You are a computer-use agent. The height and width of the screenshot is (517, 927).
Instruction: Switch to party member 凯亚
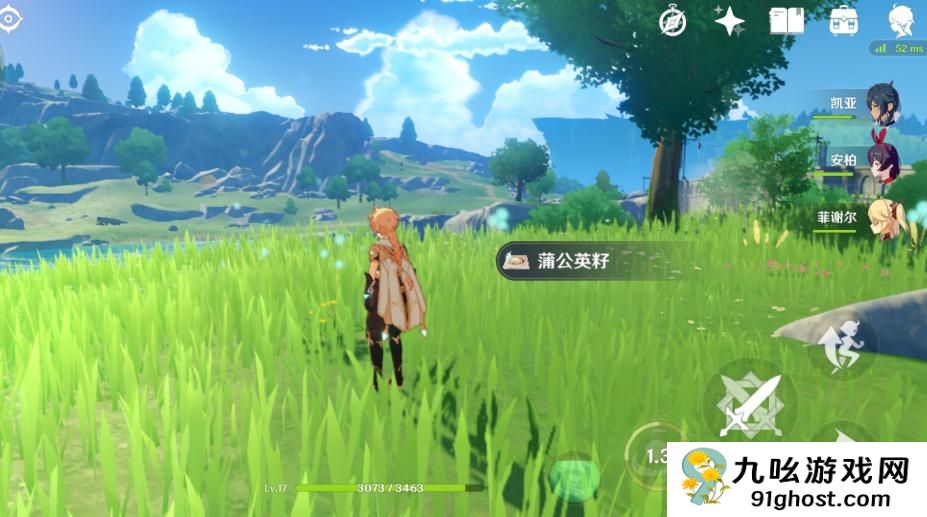882,103
